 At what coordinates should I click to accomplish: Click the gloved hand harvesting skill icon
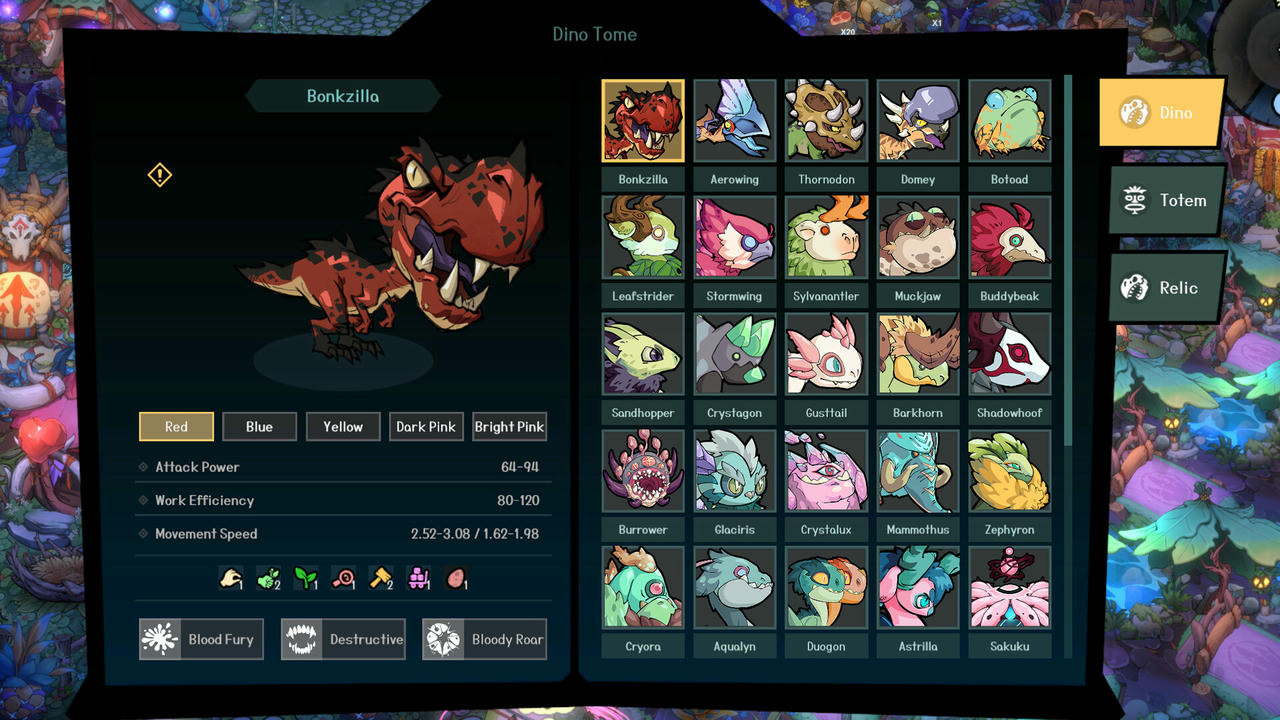click(228, 577)
